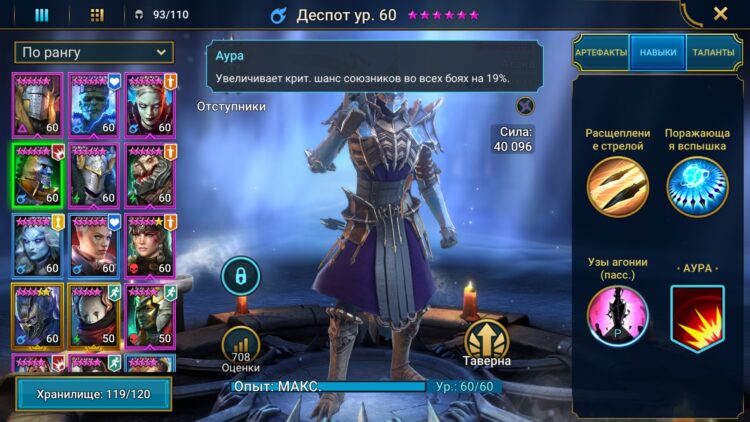Open the Оценки ratings button
750x422 pixels.
pos(240,346)
